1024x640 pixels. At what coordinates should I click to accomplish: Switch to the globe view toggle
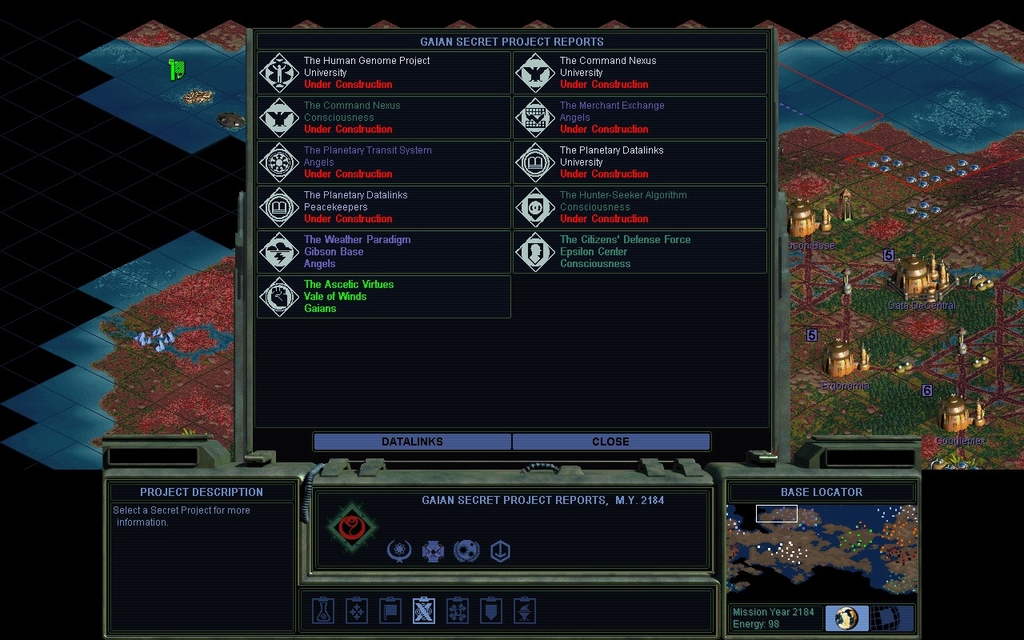[x=846, y=618]
